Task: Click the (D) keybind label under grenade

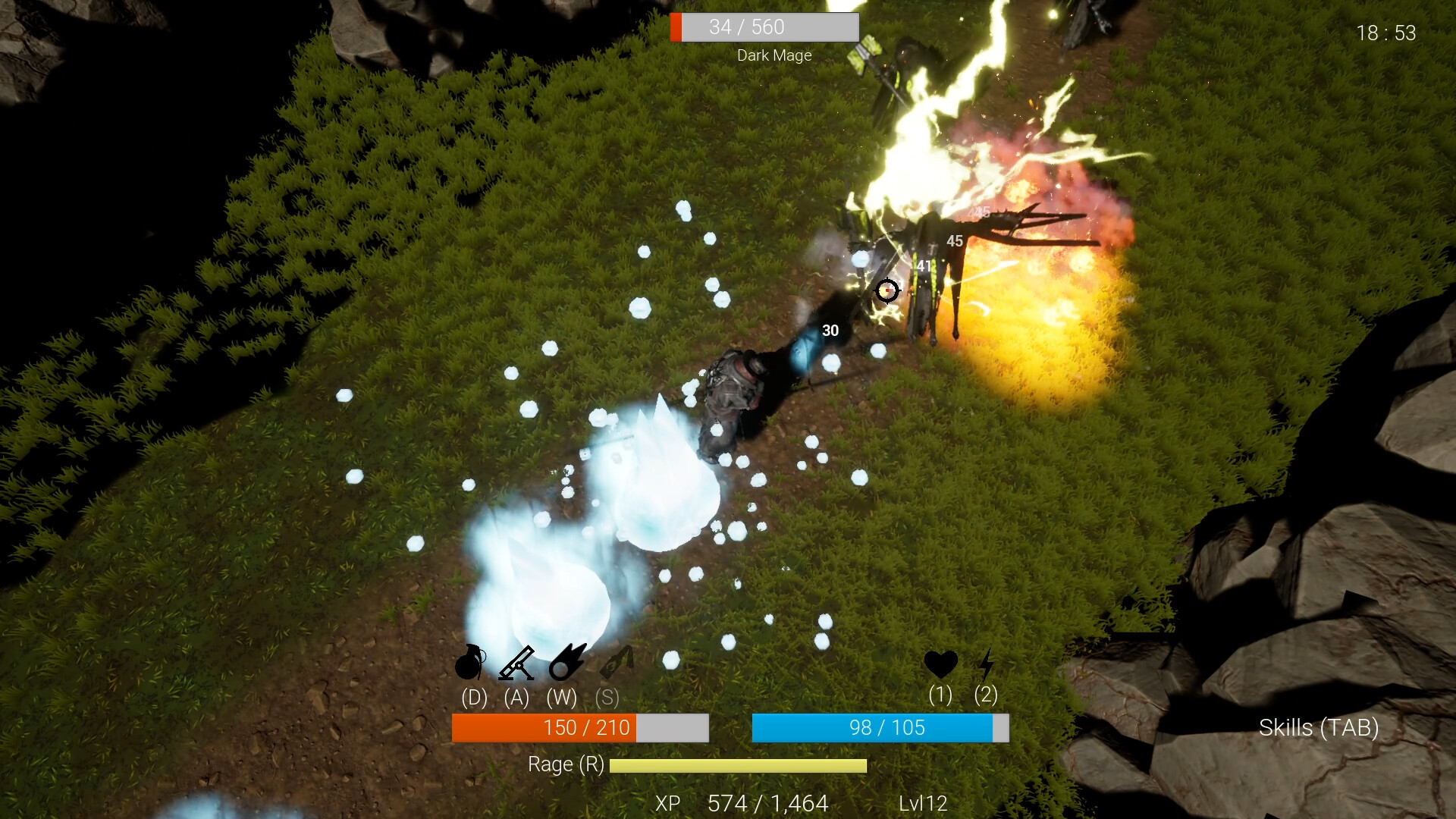Action: [472, 698]
